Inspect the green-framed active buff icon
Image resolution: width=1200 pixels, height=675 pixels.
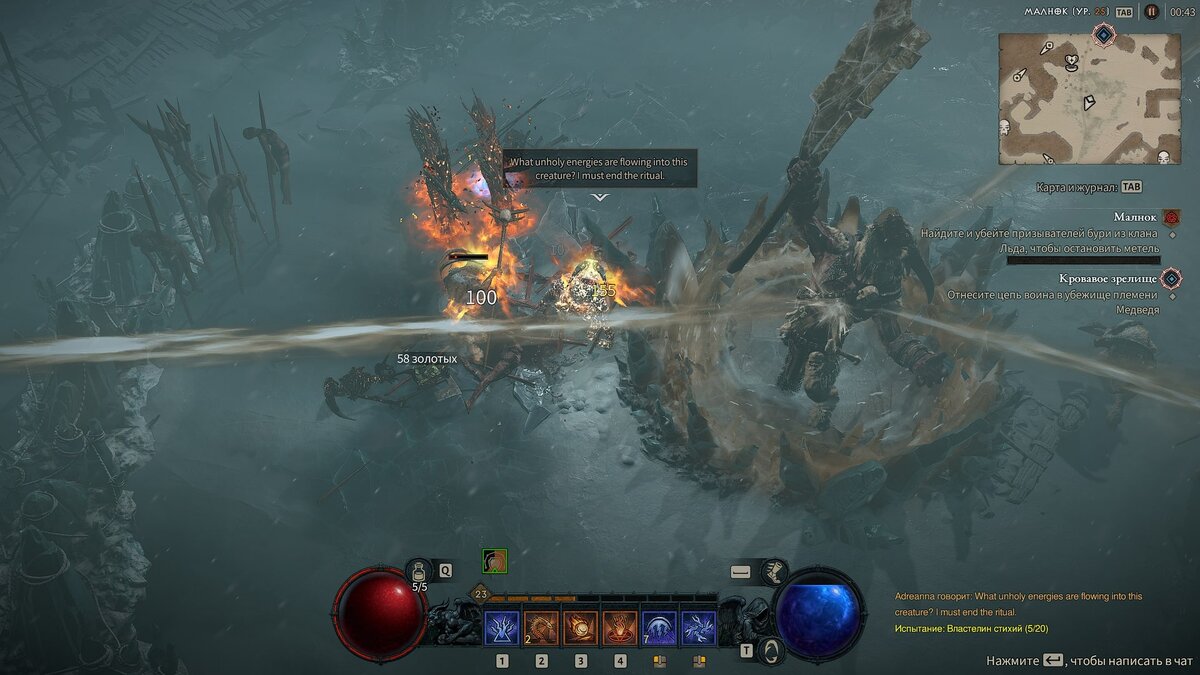(x=494, y=561)
